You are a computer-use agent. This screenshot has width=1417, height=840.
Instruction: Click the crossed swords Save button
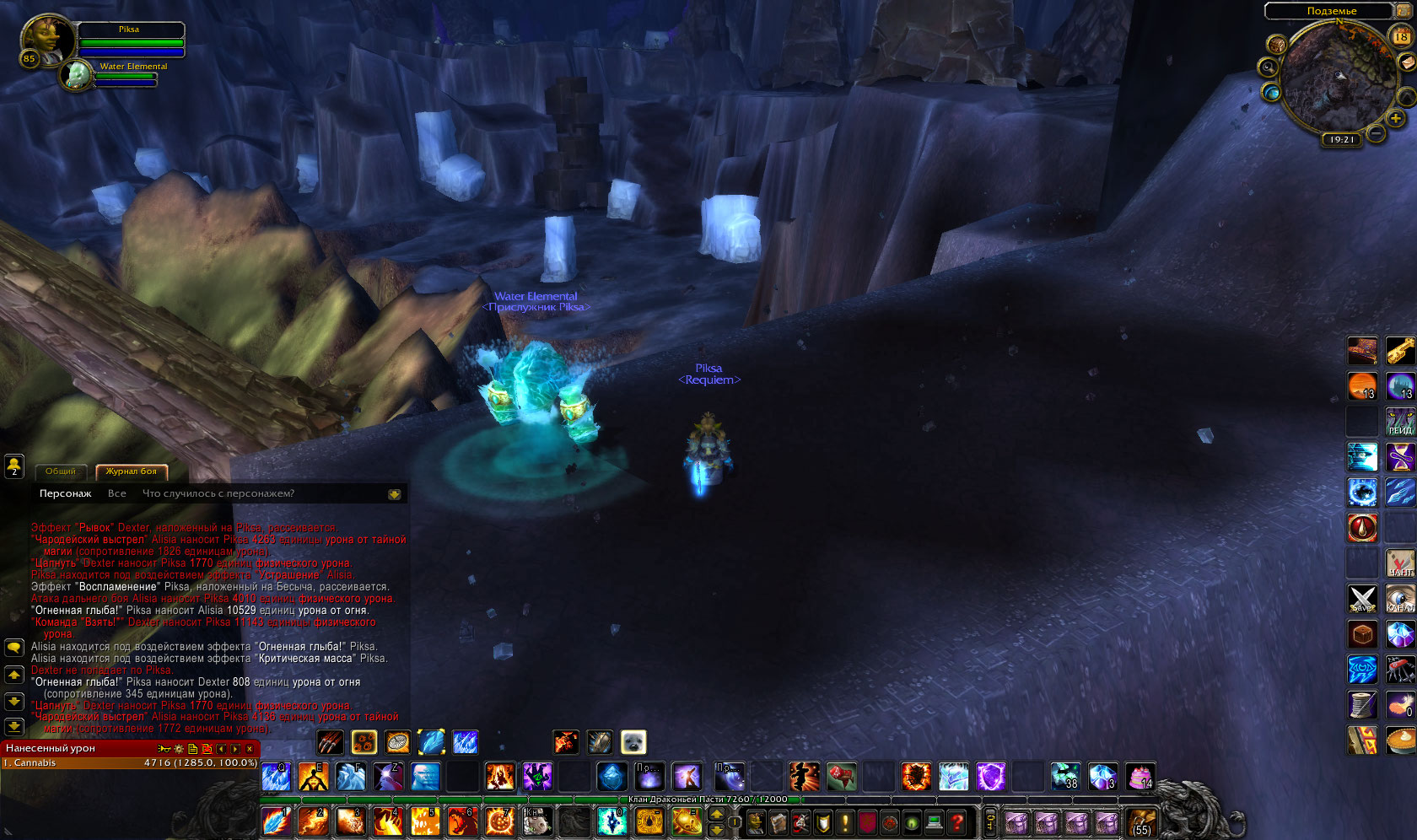point(1362,598)
